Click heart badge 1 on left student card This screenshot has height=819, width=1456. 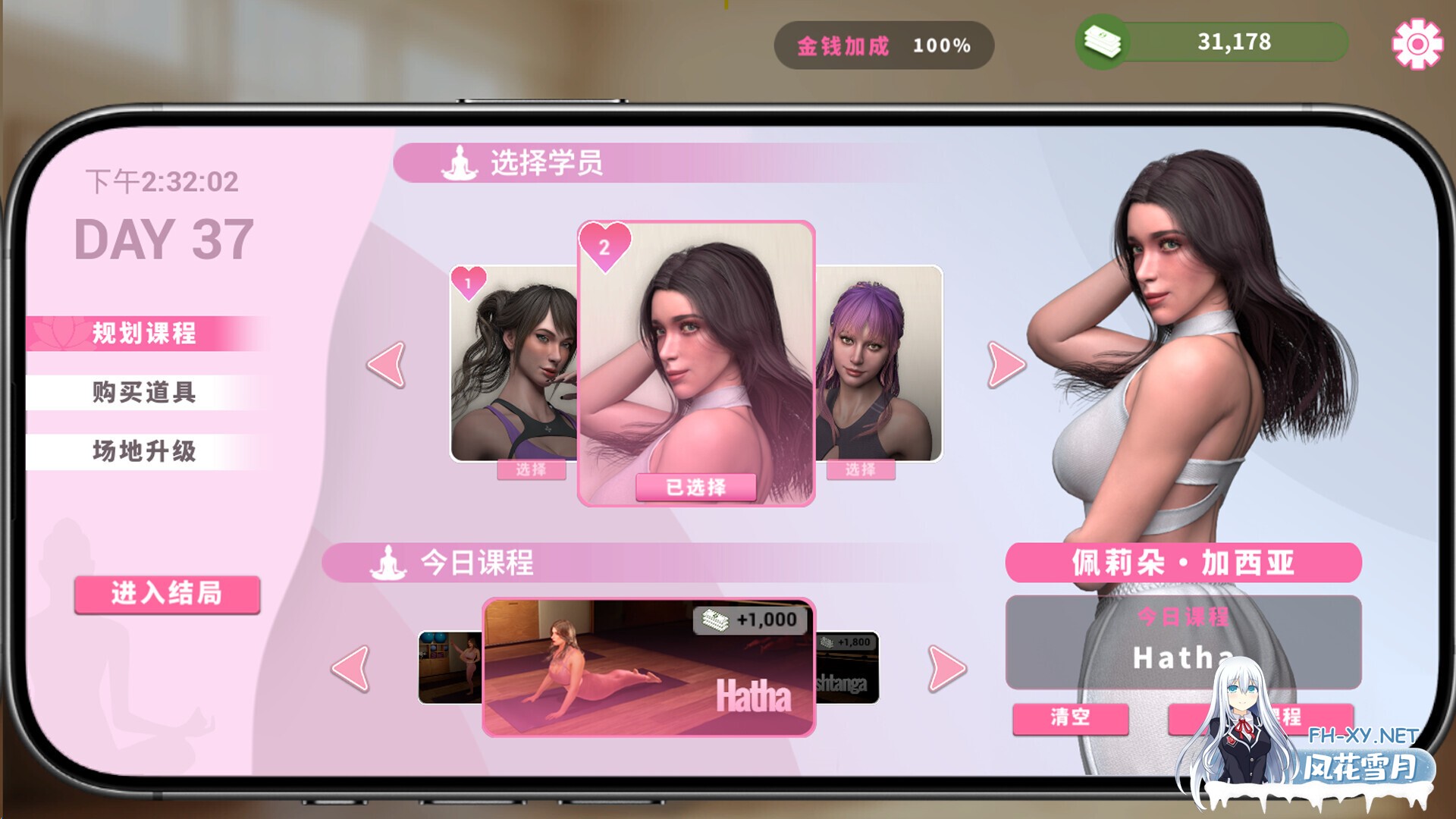(x=468, y=281)
